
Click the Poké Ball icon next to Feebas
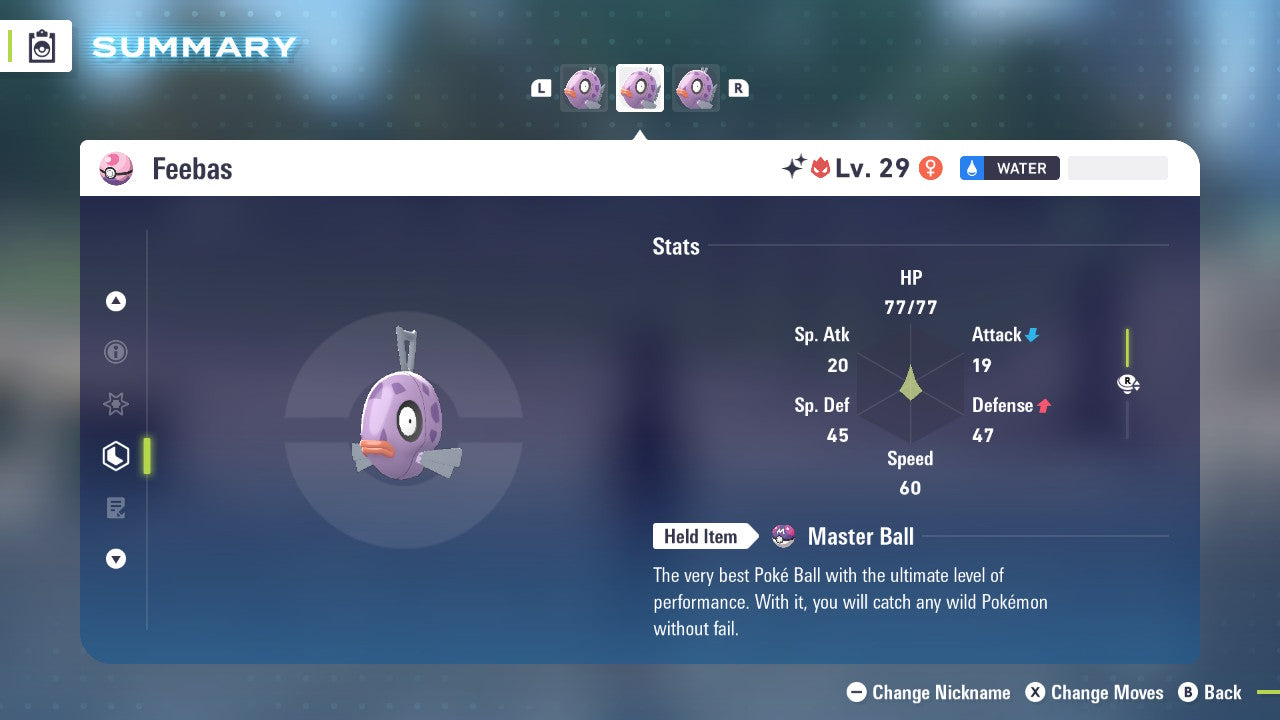click(116, 168)
